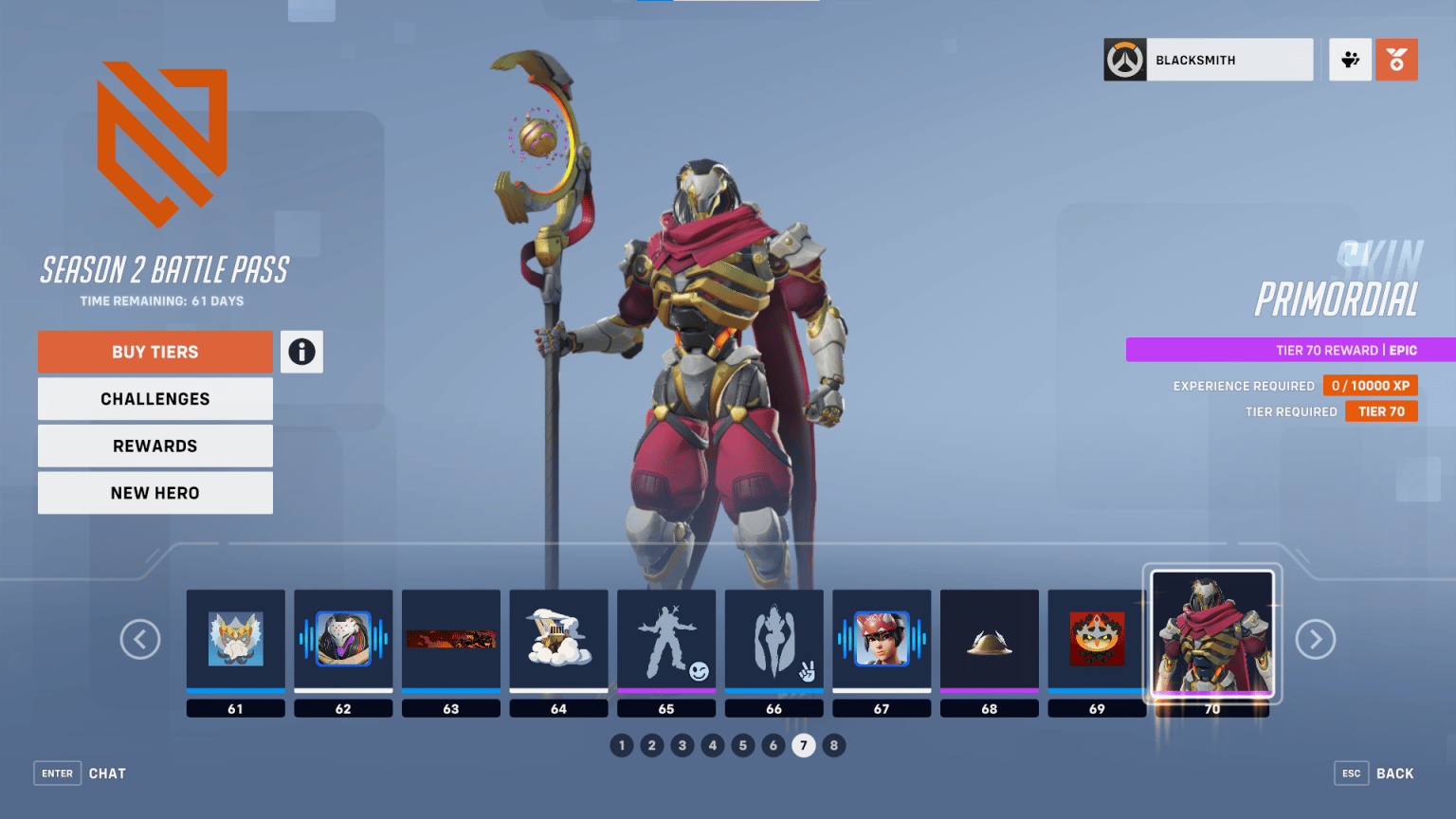1456x819 pixels.
Task: Select page 6 radio dot
Action: click(x=773, y=746)
